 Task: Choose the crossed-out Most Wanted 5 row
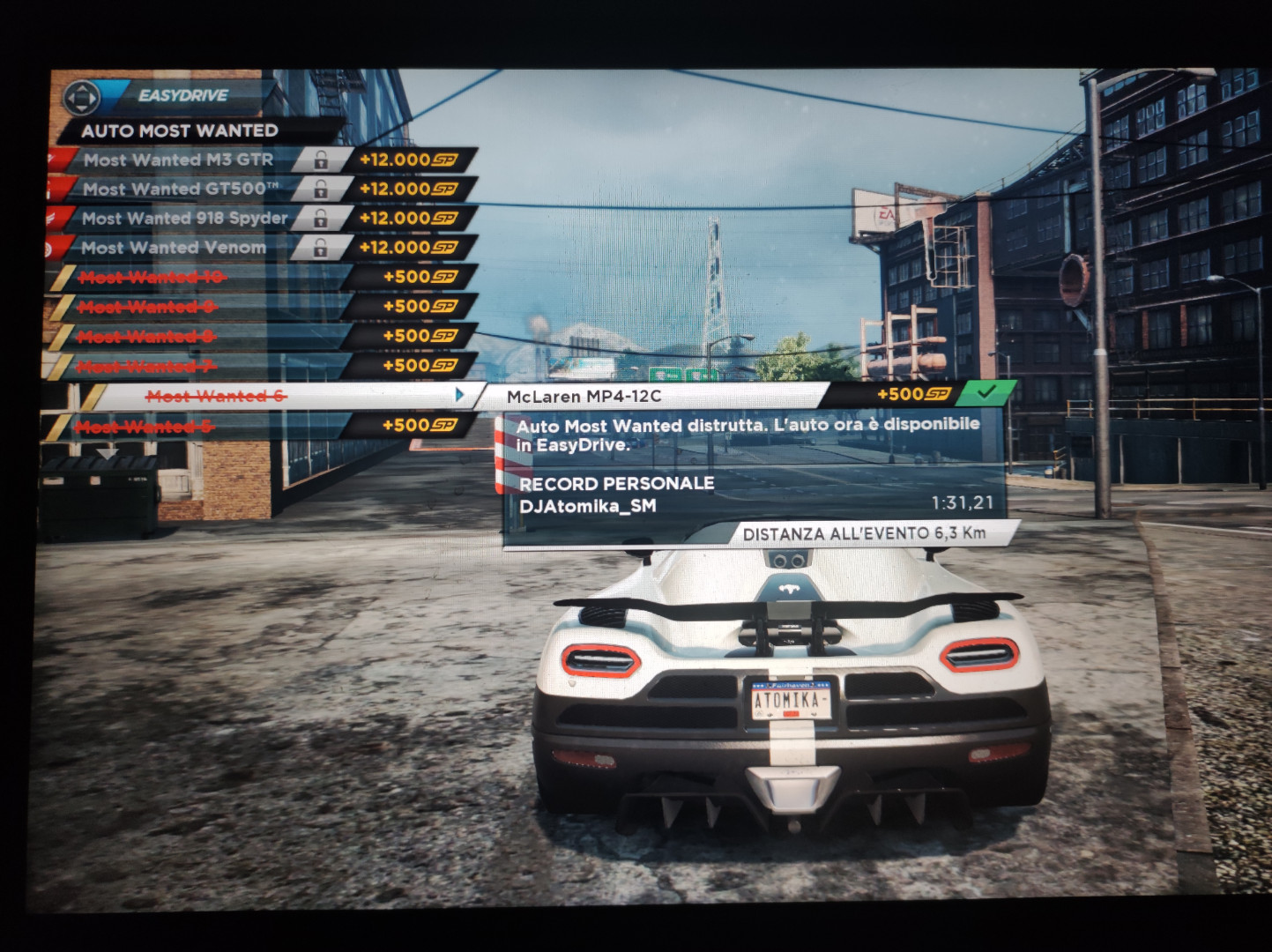145,427
